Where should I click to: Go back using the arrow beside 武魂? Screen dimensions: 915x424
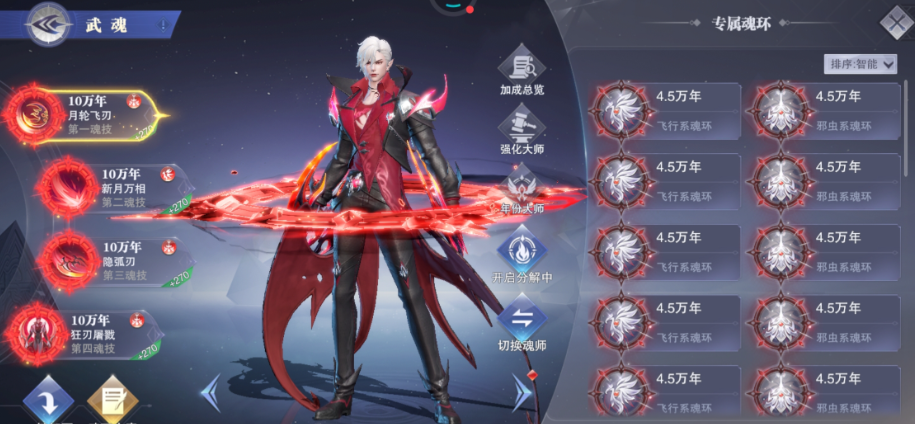click(46, 25)
